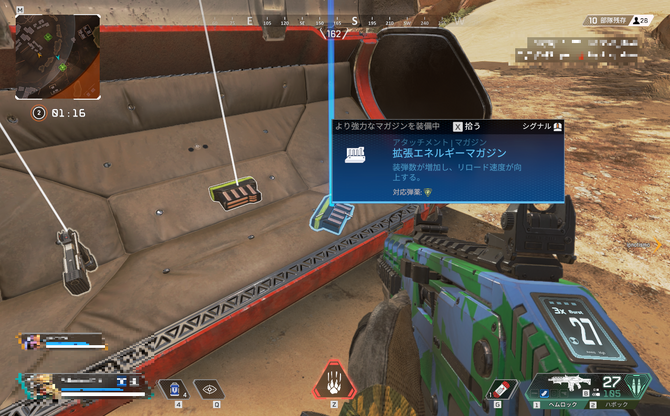
Task: Click the Extended Energy Mag item card
Action: [447, 160]
